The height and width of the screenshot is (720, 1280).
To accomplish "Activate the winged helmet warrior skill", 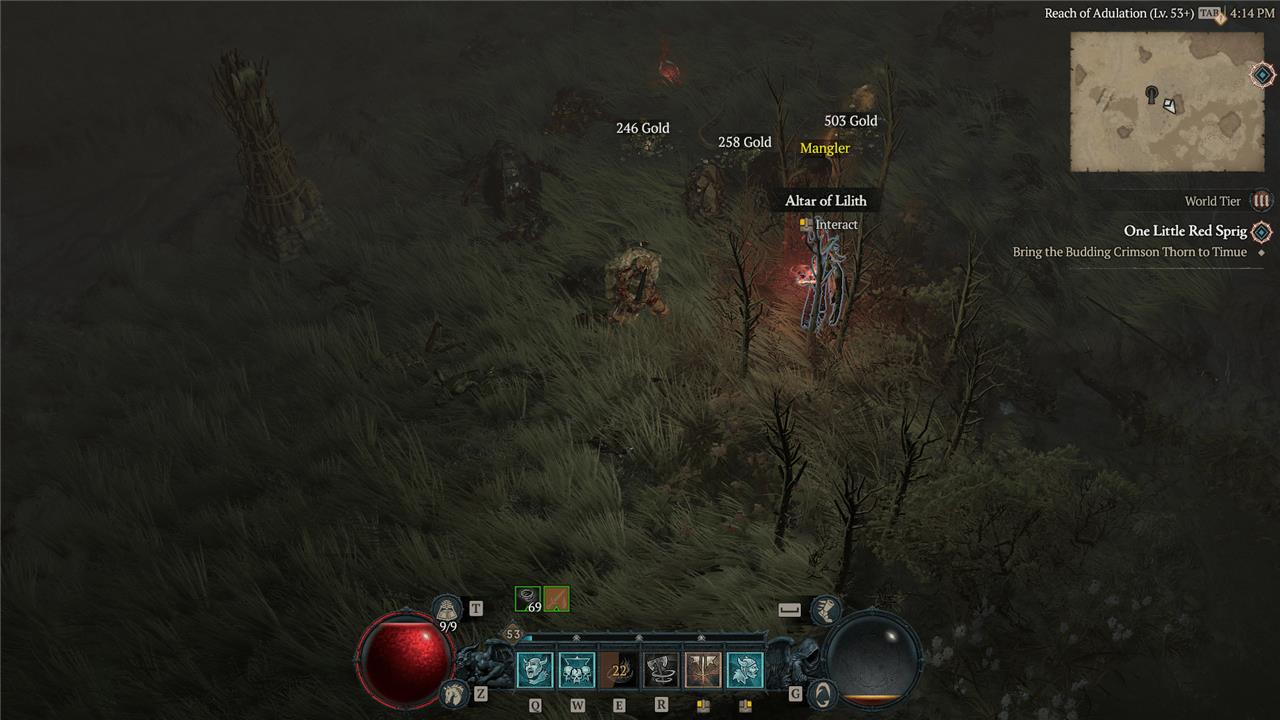I will 745,670.
